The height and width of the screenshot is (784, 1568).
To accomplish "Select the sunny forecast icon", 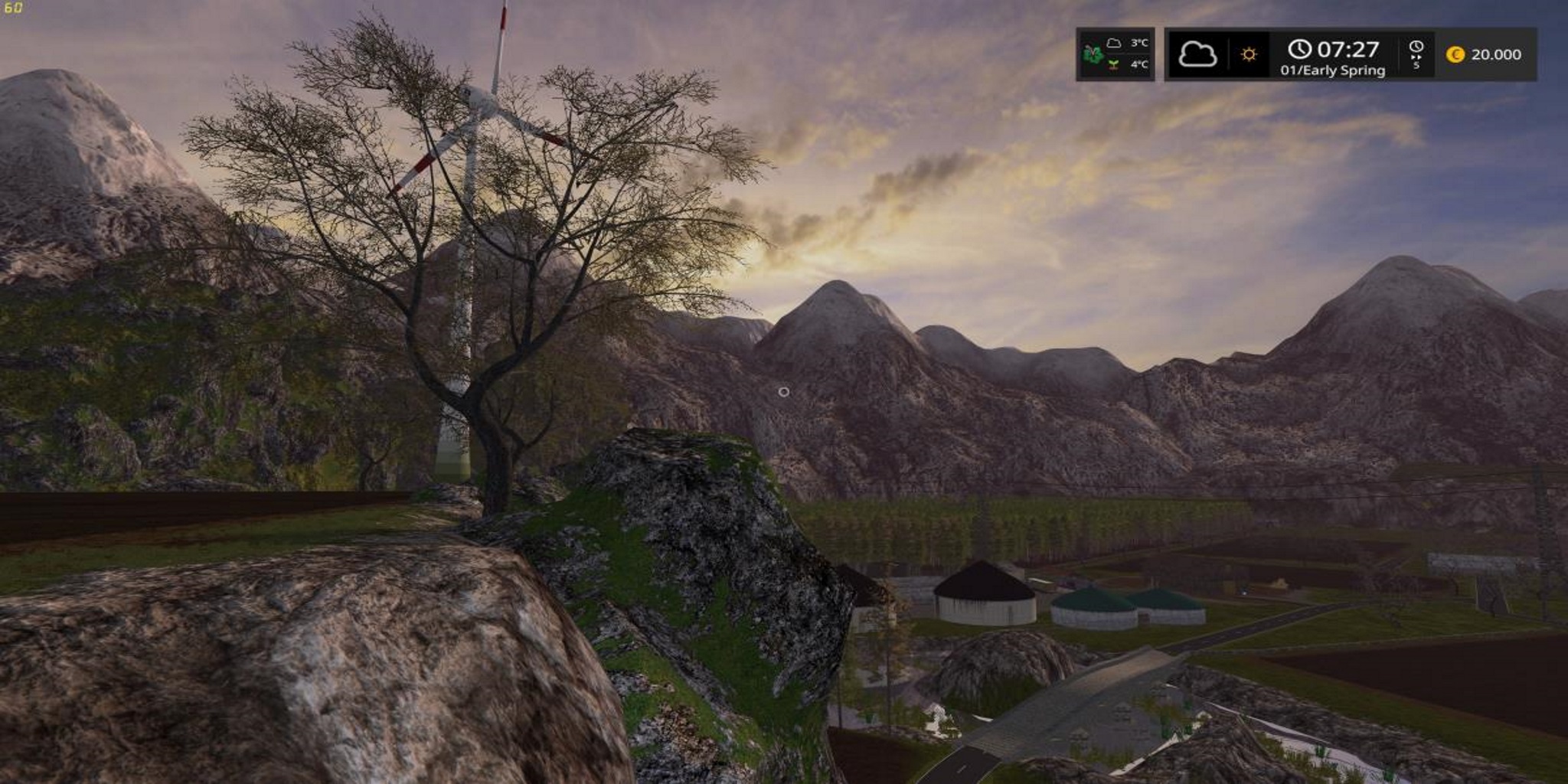I will [1249, 54].
